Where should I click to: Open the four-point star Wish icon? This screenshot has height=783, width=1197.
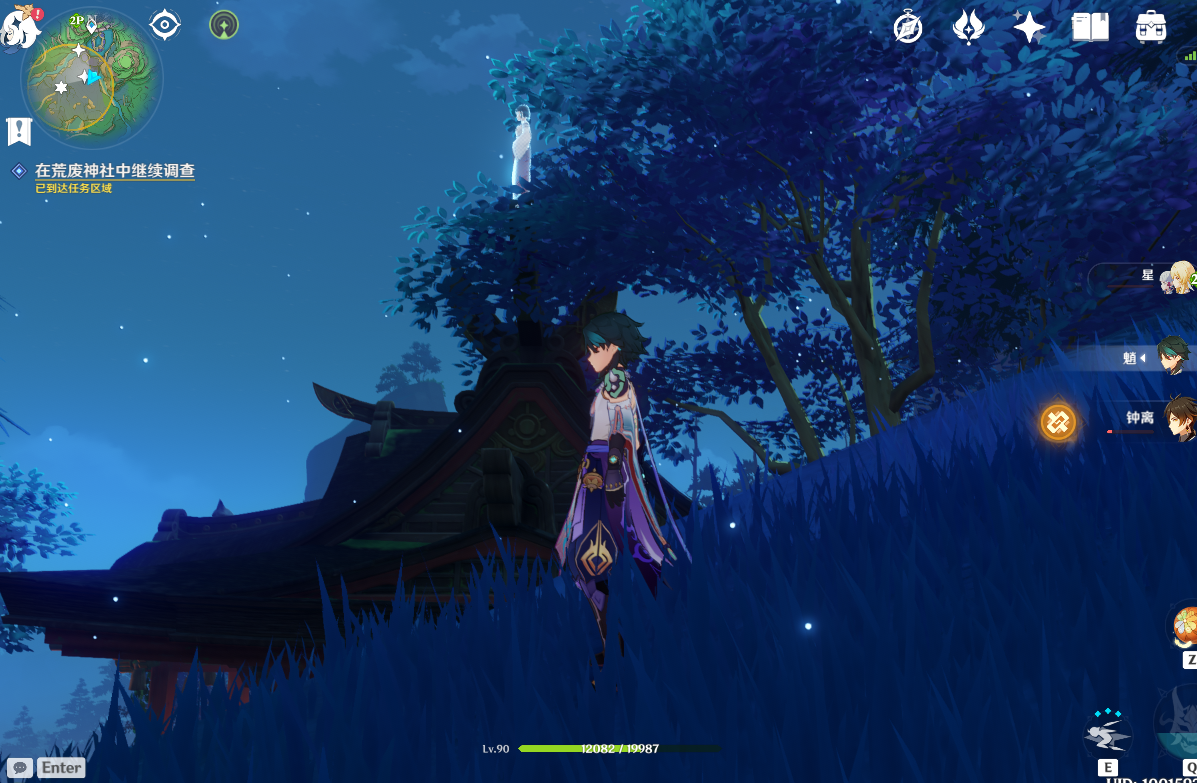point(1029,27)
